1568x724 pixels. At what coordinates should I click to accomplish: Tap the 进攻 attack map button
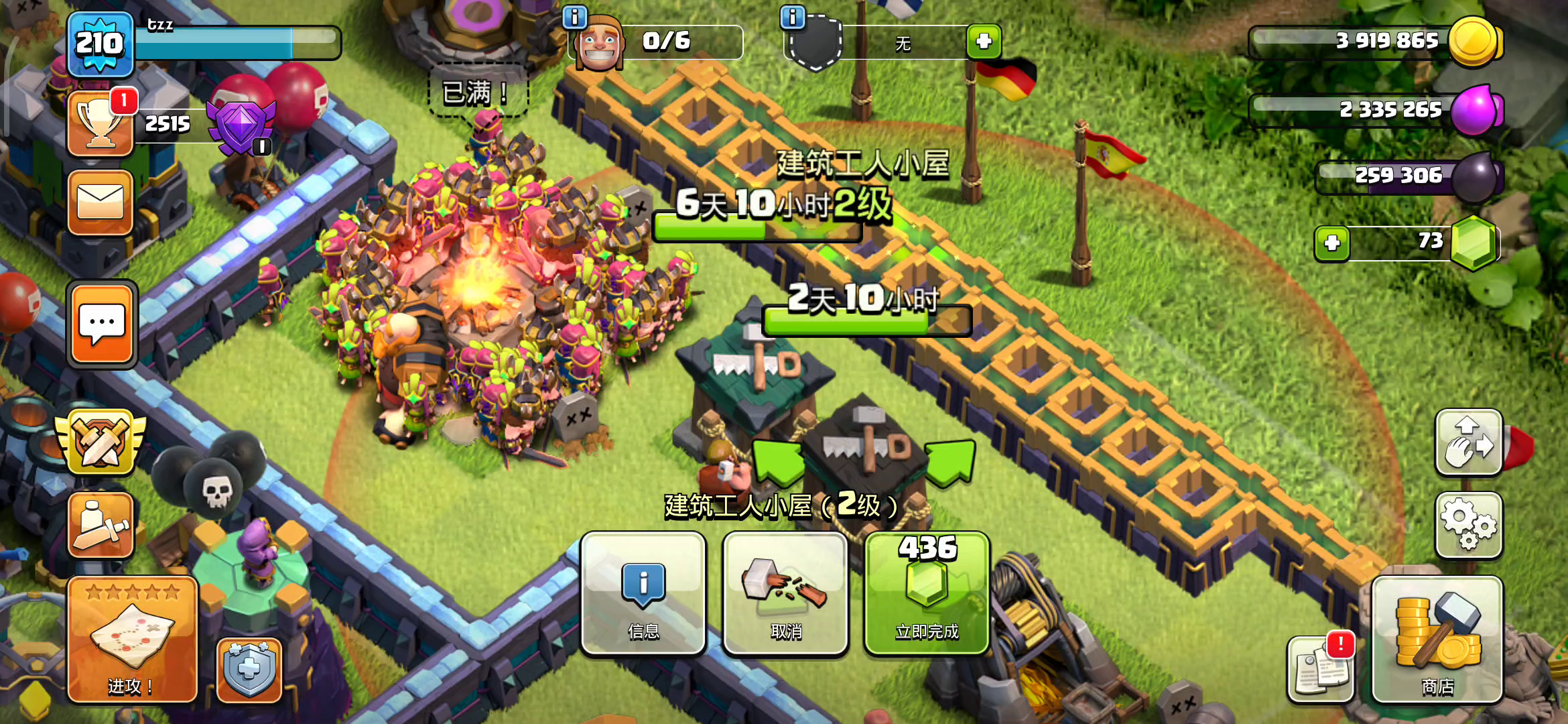132,640
